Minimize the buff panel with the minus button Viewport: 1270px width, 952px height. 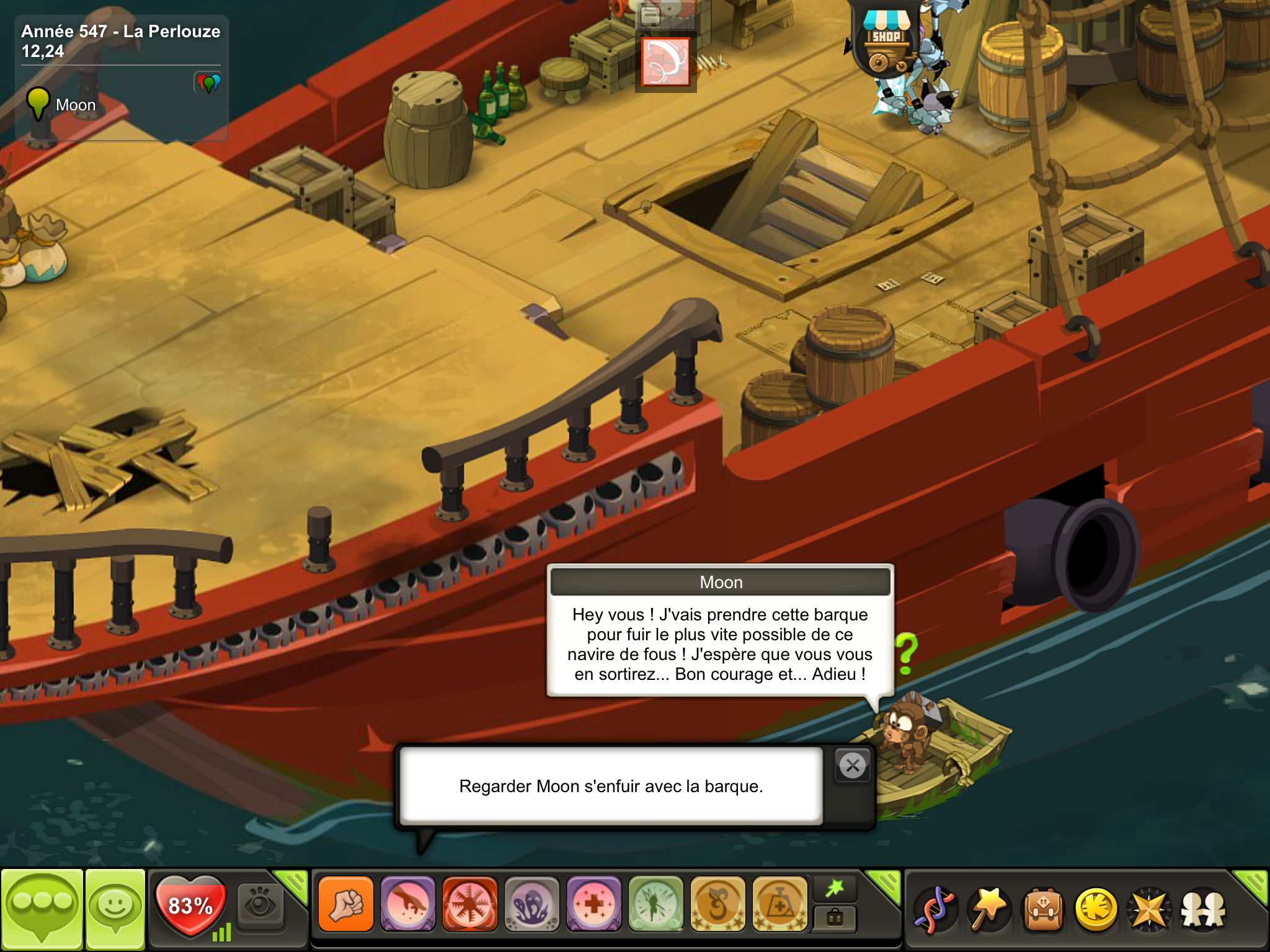click(649, 15)
